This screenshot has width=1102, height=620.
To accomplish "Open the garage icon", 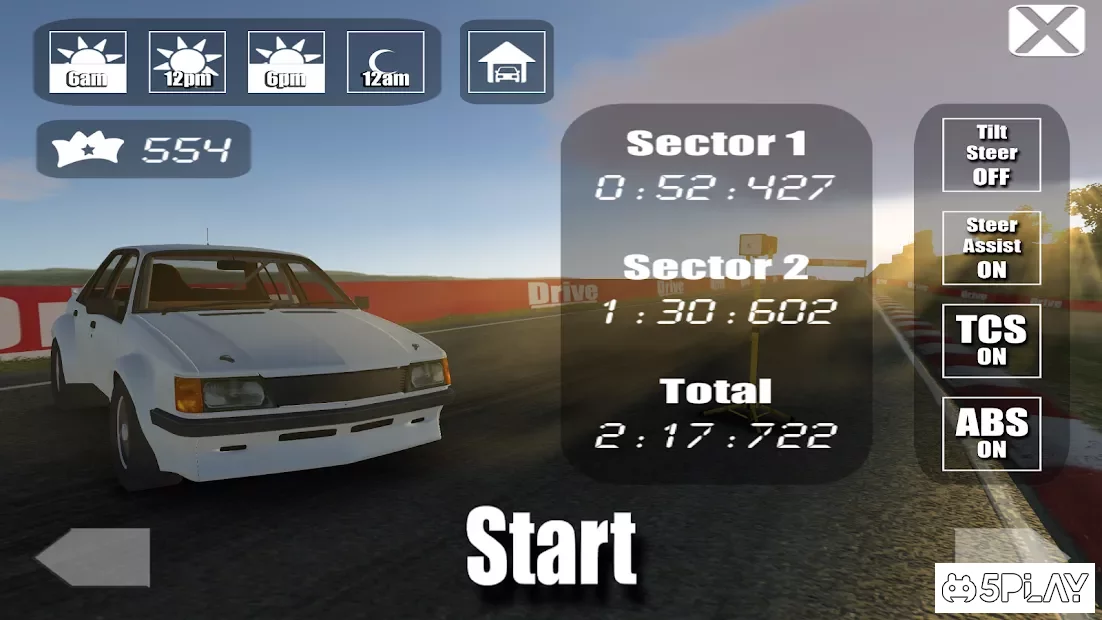I will click(x=507, y=62).
